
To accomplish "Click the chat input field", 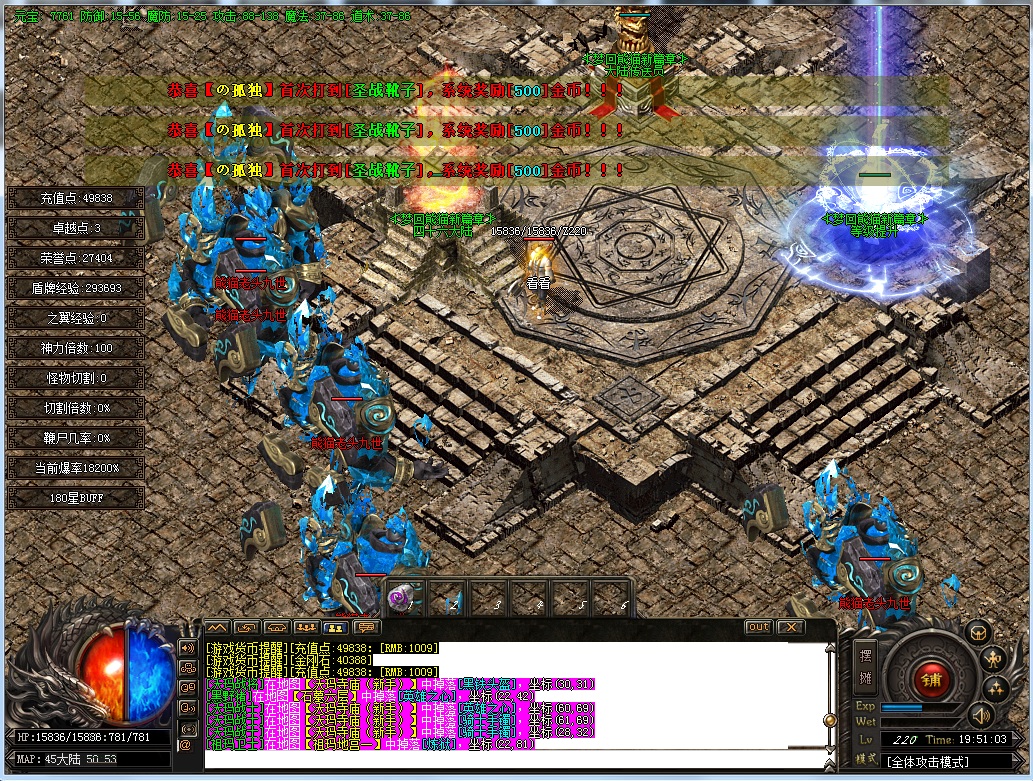I will [x=515, y=759].
